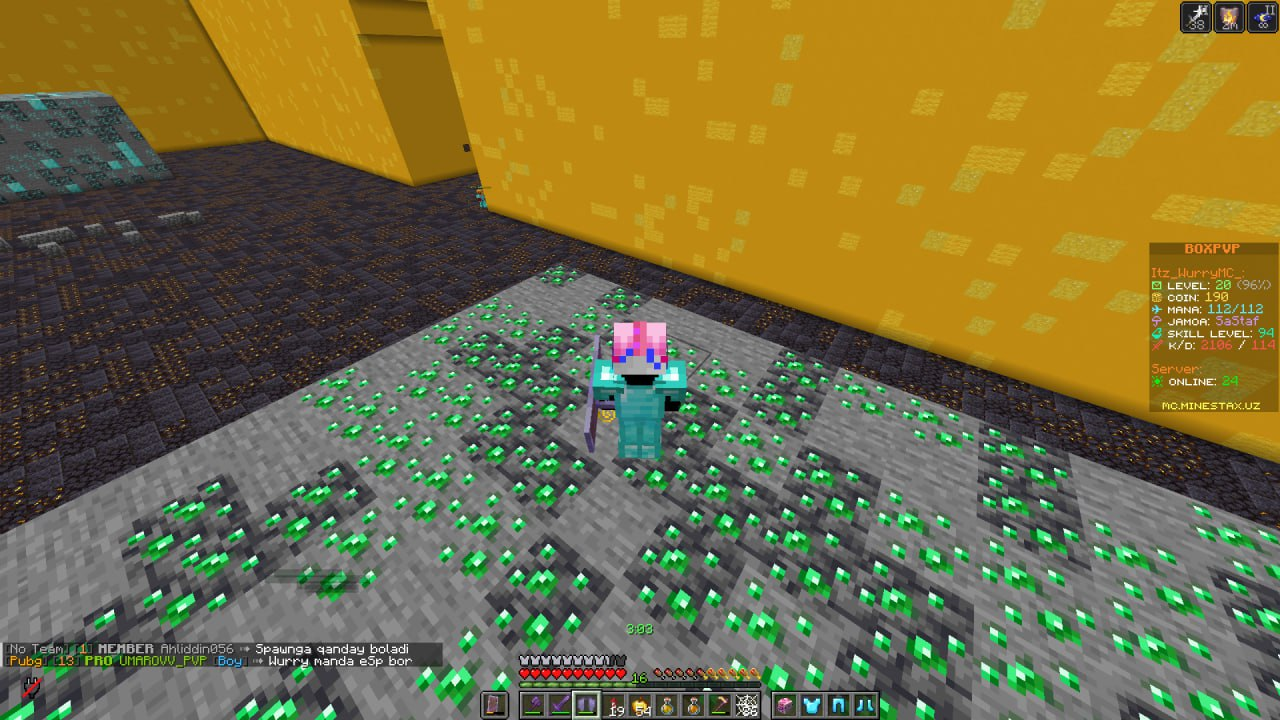Click the pink block icon beside the armor indicators
The image size is (1280, 720).
(x=785, y=705)
